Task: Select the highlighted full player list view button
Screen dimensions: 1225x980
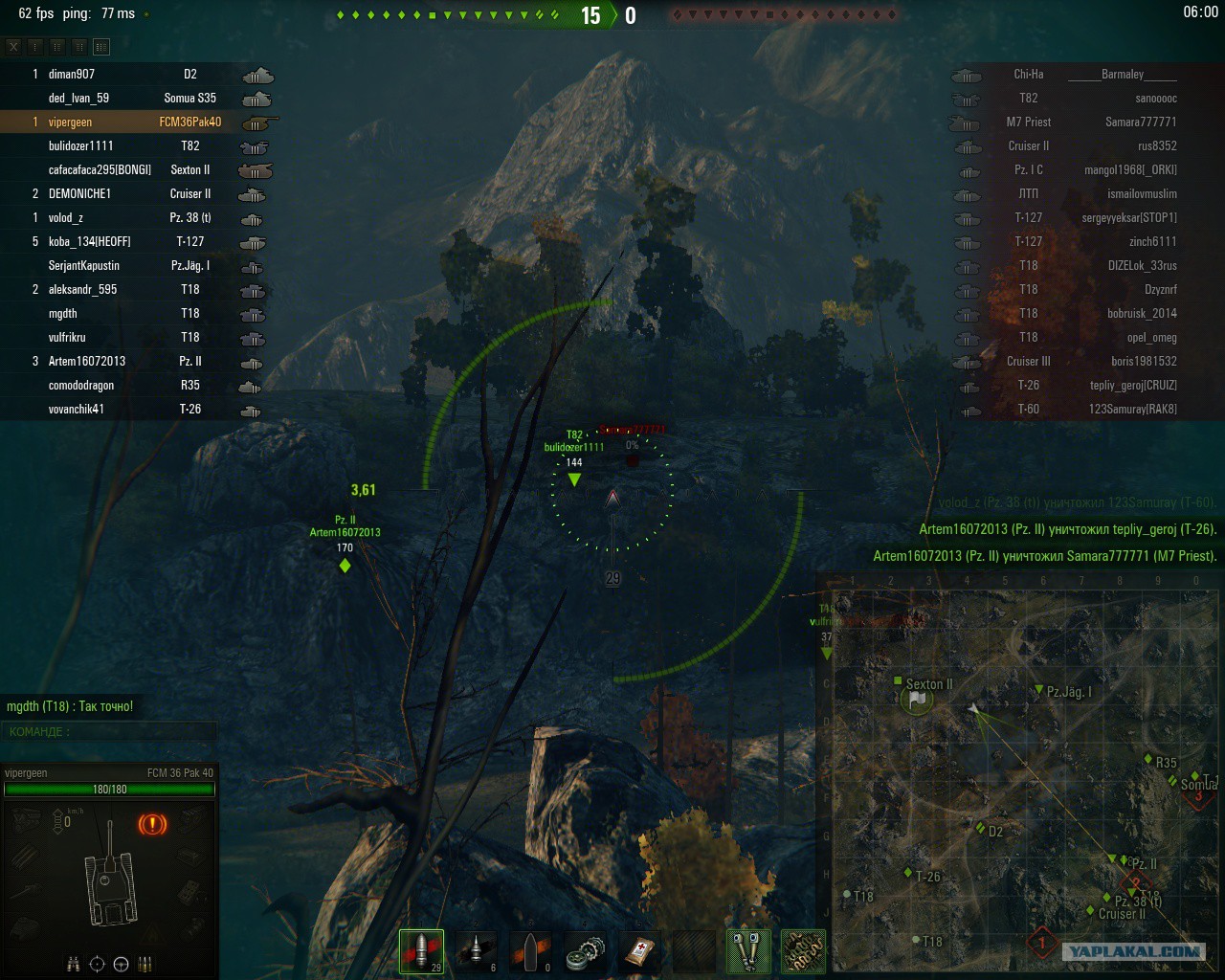Action: [x=101, y=46]
